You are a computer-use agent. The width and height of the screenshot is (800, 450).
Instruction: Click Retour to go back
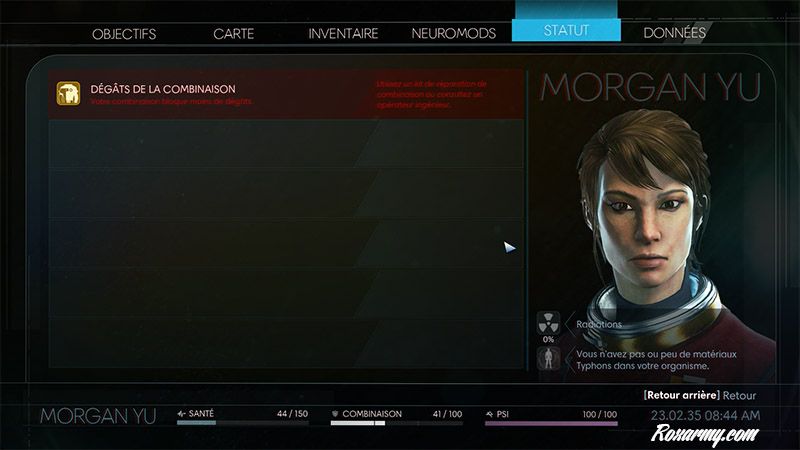point(740,395)
